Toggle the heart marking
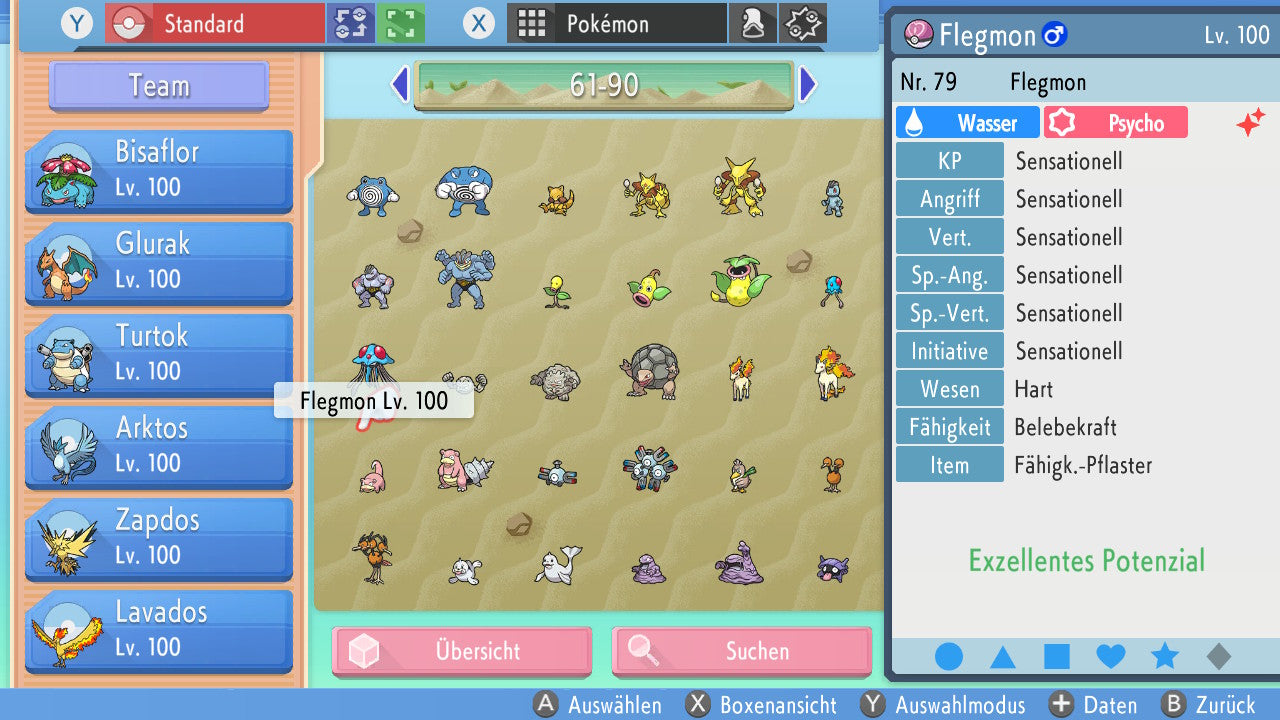This screenshot has height=720, width=1280. click(1111, 656)
